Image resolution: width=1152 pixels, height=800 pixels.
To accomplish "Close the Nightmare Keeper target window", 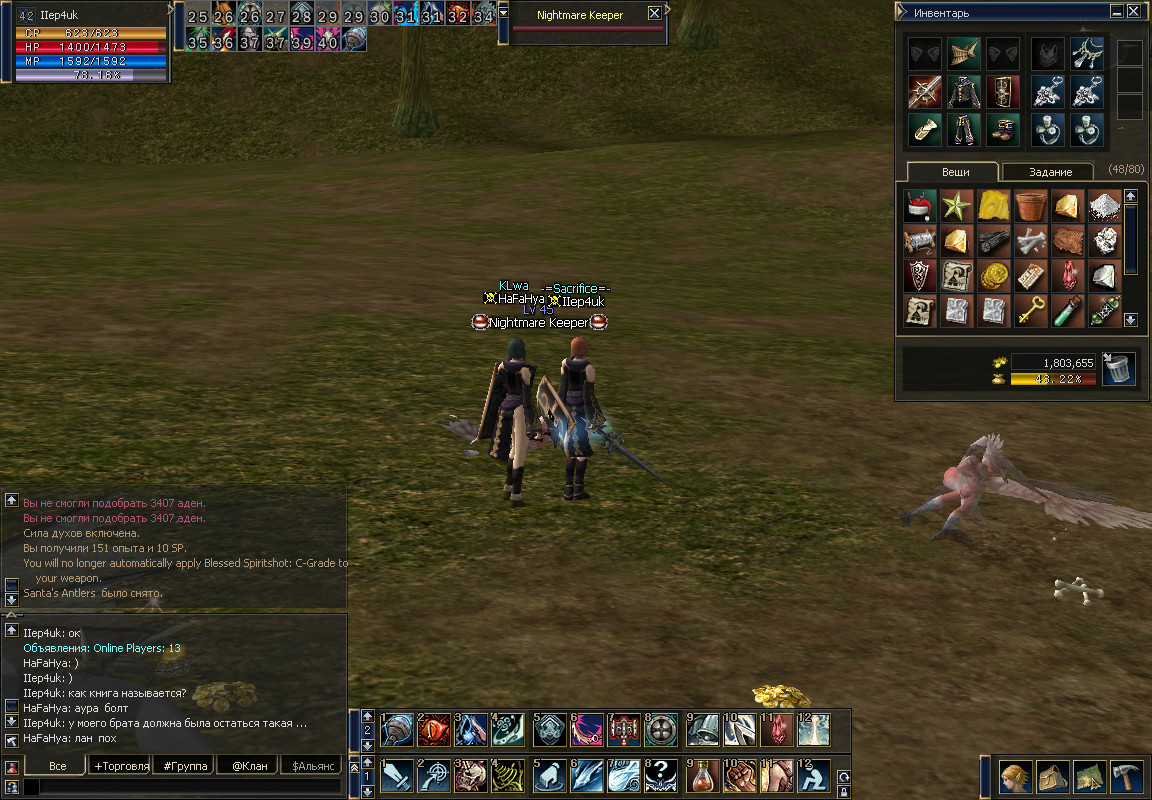I will tap(654, 13).
